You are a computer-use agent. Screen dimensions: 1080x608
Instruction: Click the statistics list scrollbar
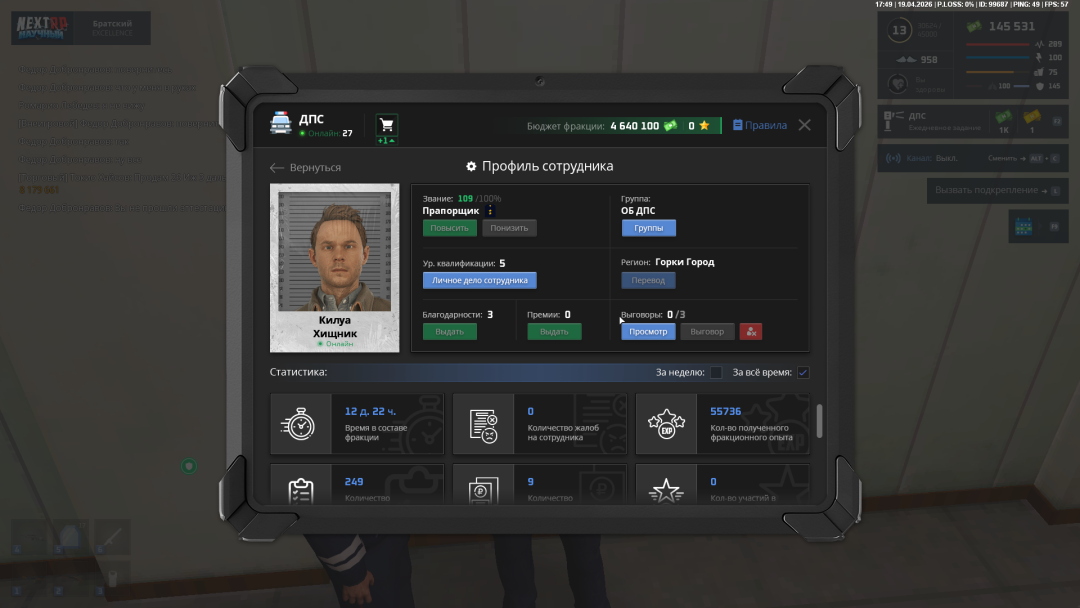(x=820, y=421)
